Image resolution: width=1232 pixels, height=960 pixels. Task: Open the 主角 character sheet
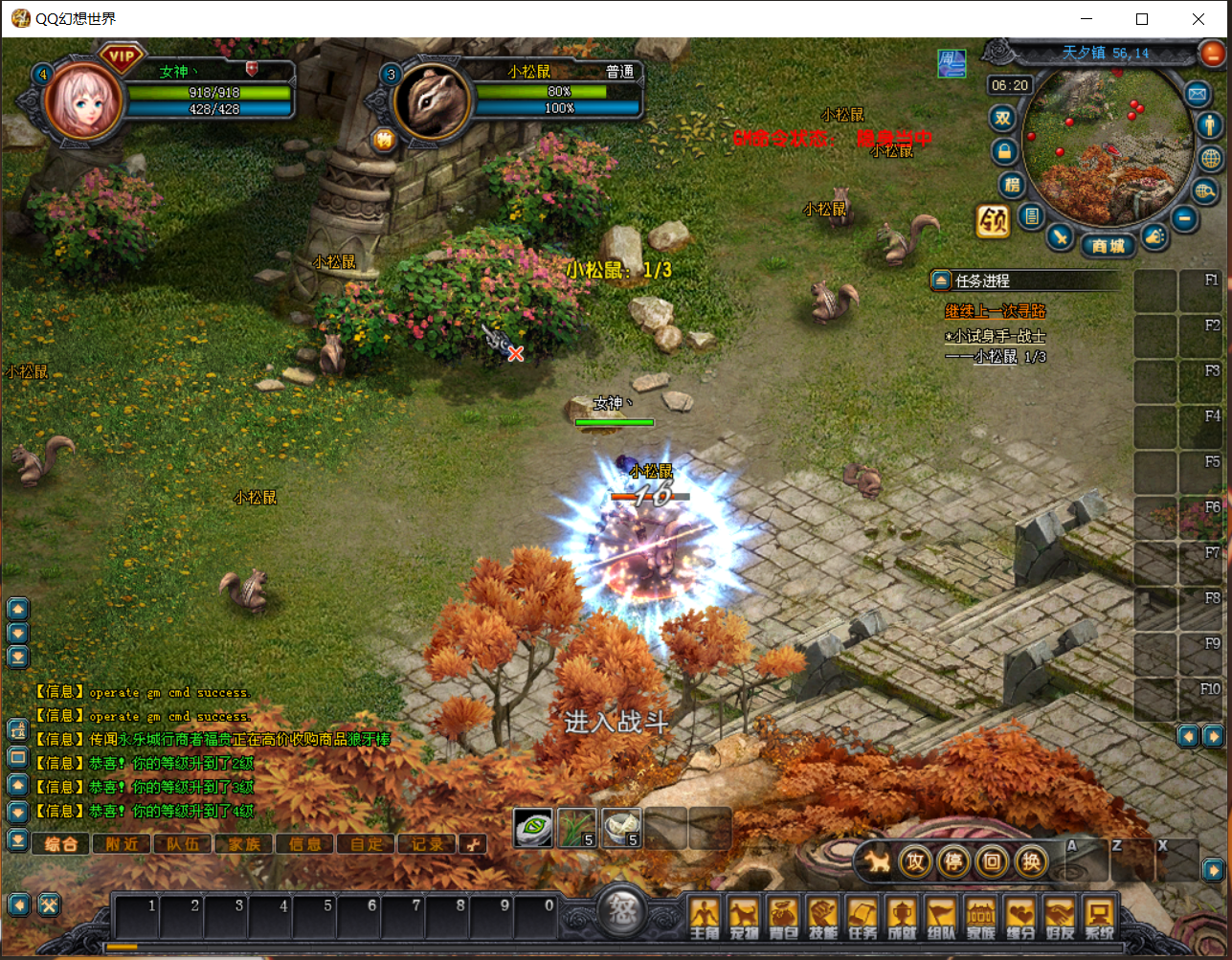[704, 918]
